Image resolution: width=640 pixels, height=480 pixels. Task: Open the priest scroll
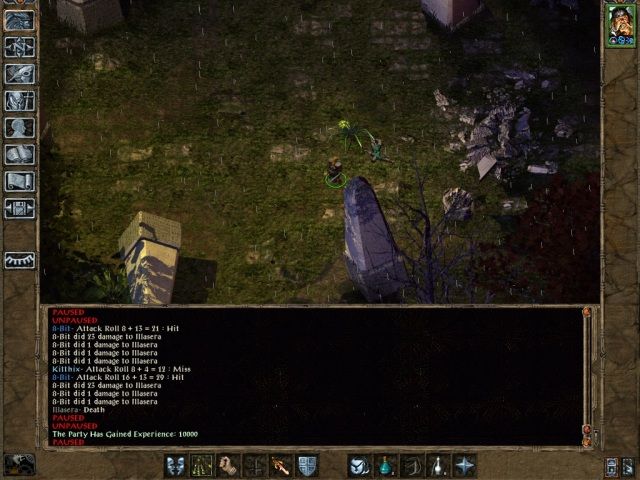(19, 182)
